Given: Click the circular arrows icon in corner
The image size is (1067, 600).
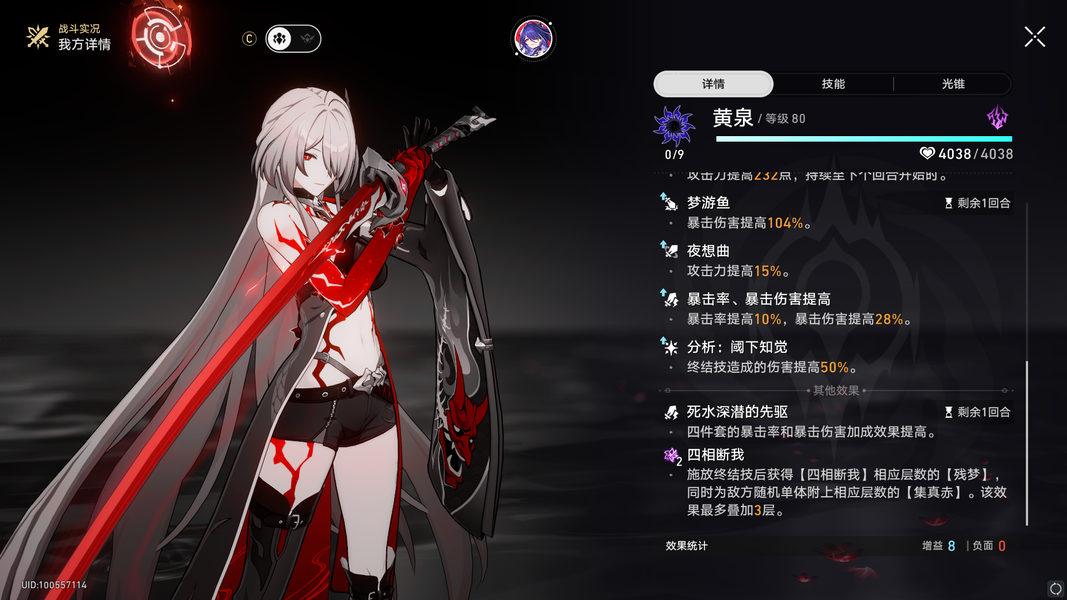Looking at the screenshot, I should (x=1054, y=588).
